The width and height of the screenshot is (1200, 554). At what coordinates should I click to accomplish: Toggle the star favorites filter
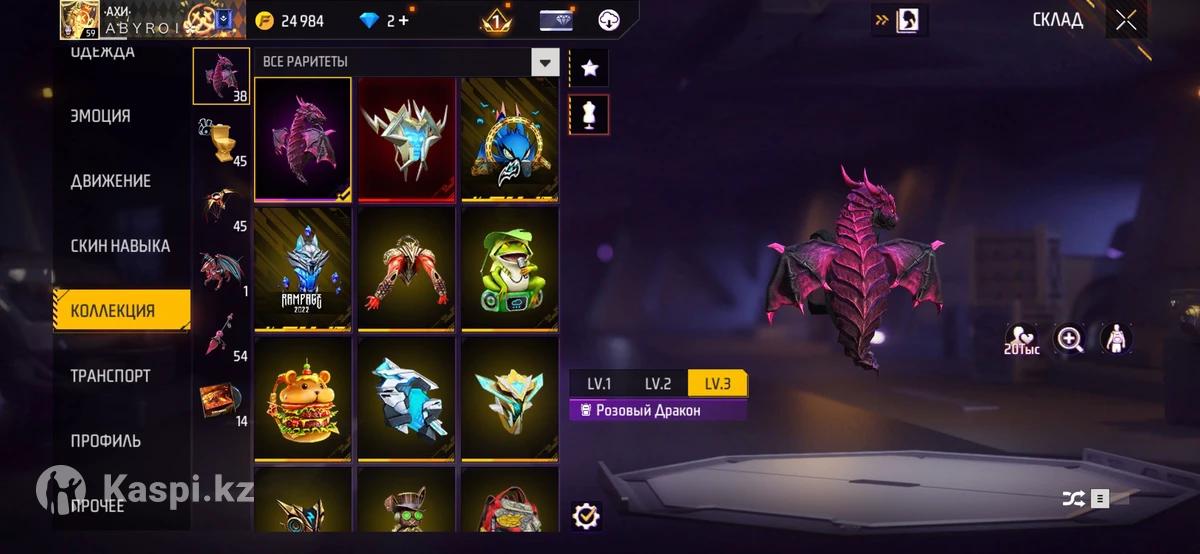point(589,68)
